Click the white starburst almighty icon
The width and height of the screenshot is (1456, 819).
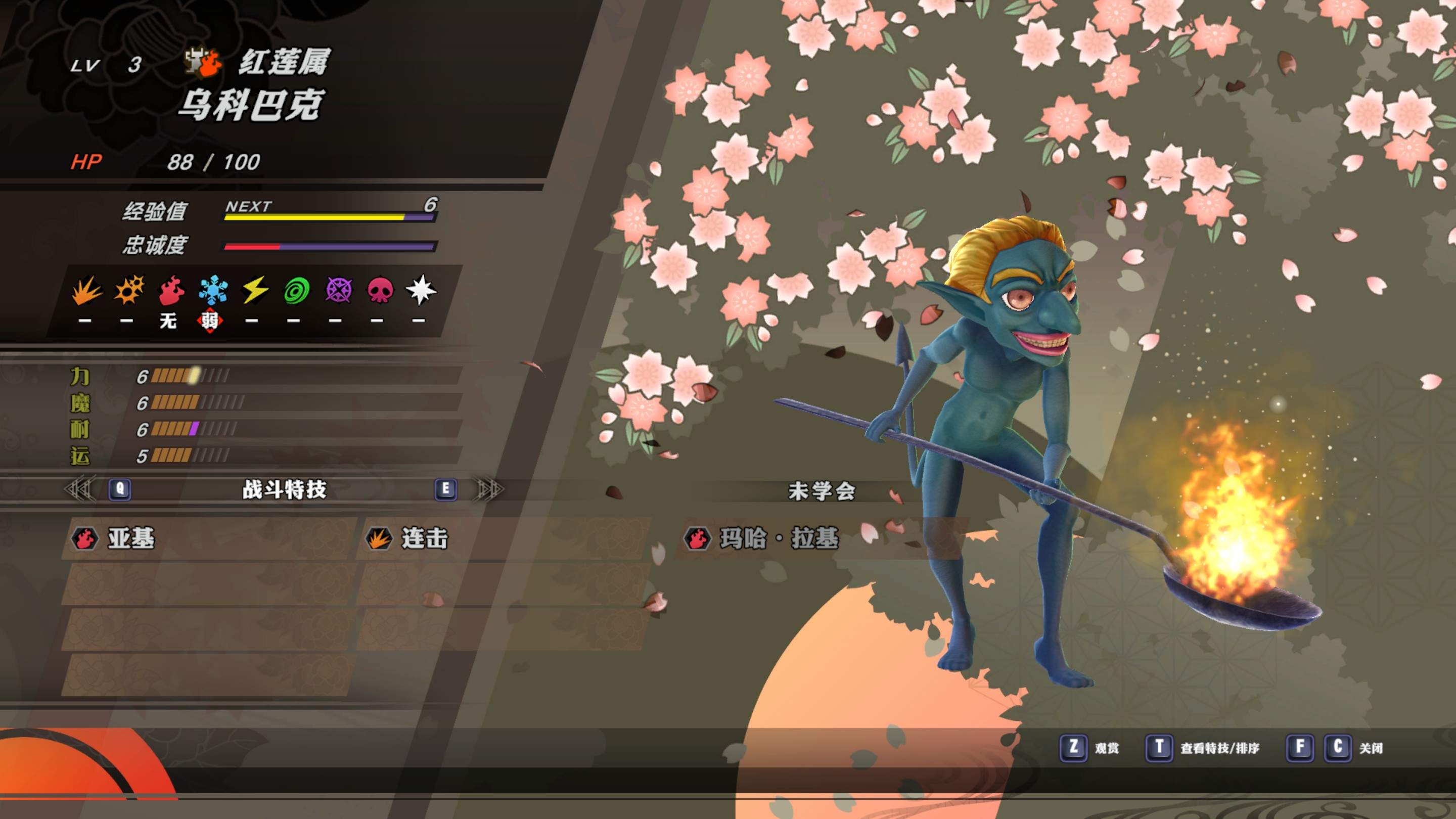pyautogui.click(x=421, y=291)
